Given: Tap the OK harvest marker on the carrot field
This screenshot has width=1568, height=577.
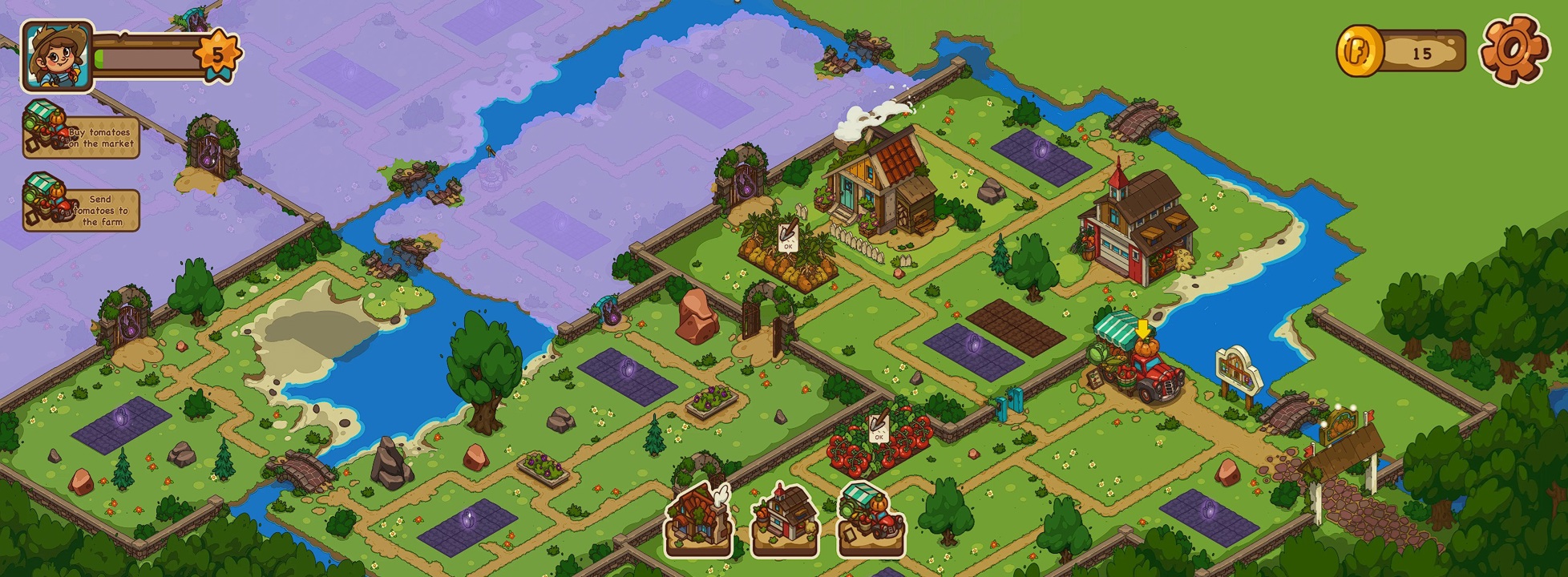Looking at the screenshot, I should click(787, 237).
